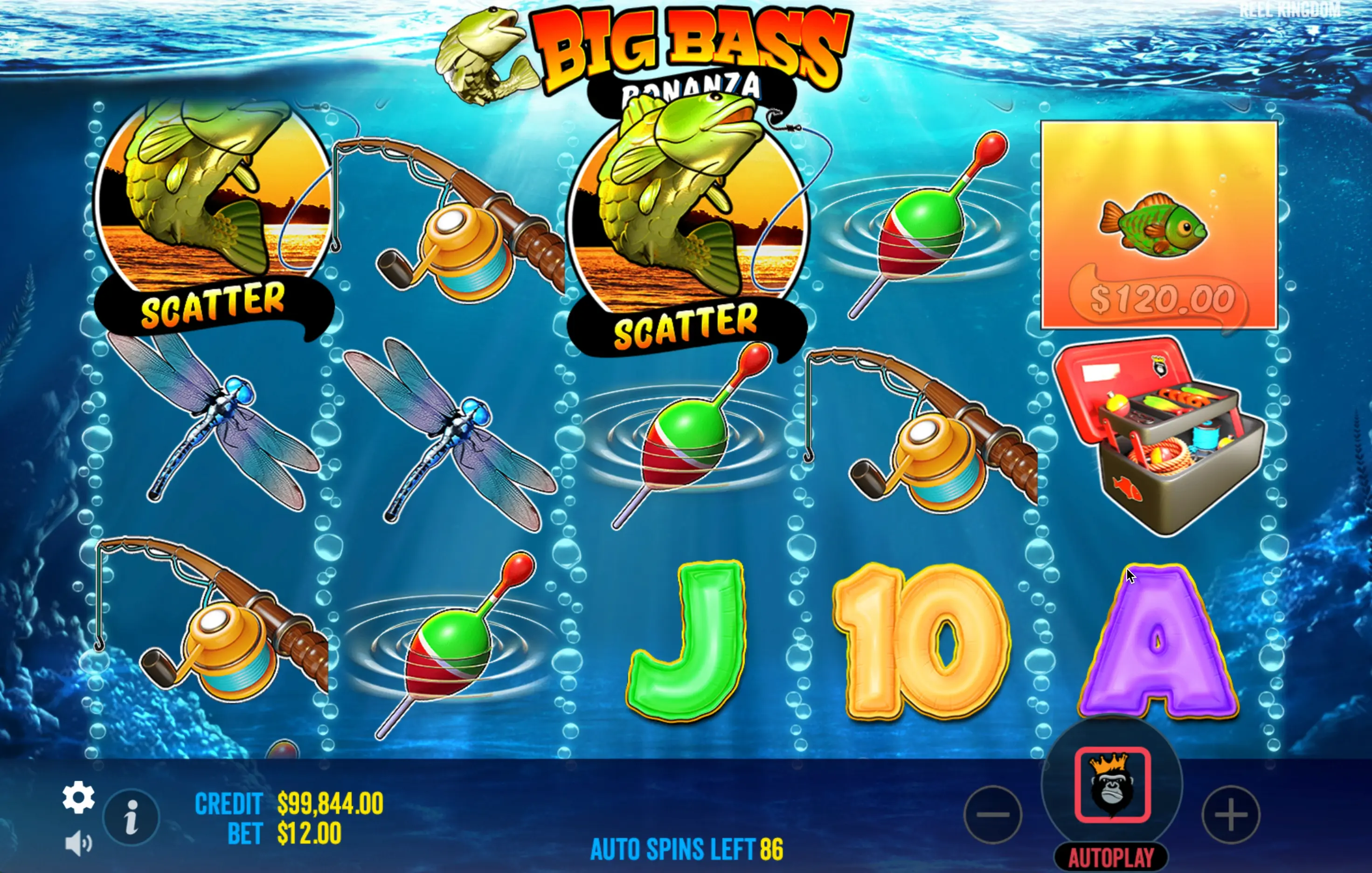The image size is (1372, 873).
Task: Open the settings gear menu
Action: [x=79, y=797]
